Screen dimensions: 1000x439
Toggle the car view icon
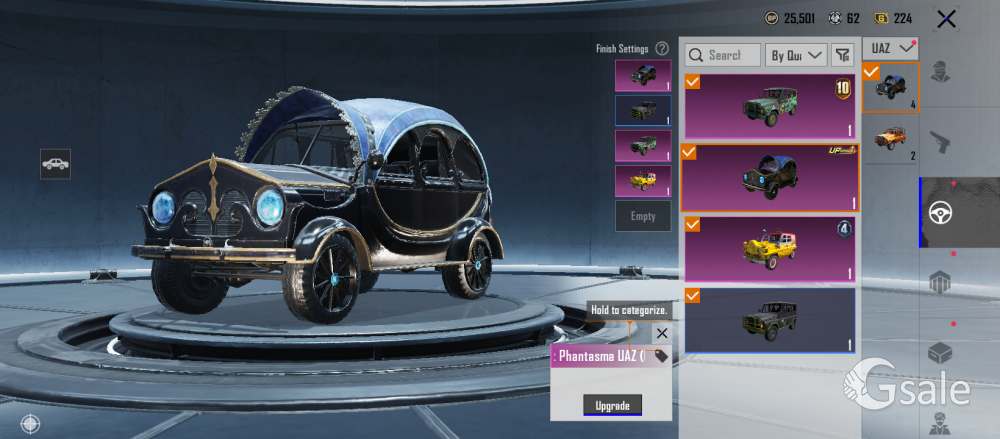click(x=55, y=164)
